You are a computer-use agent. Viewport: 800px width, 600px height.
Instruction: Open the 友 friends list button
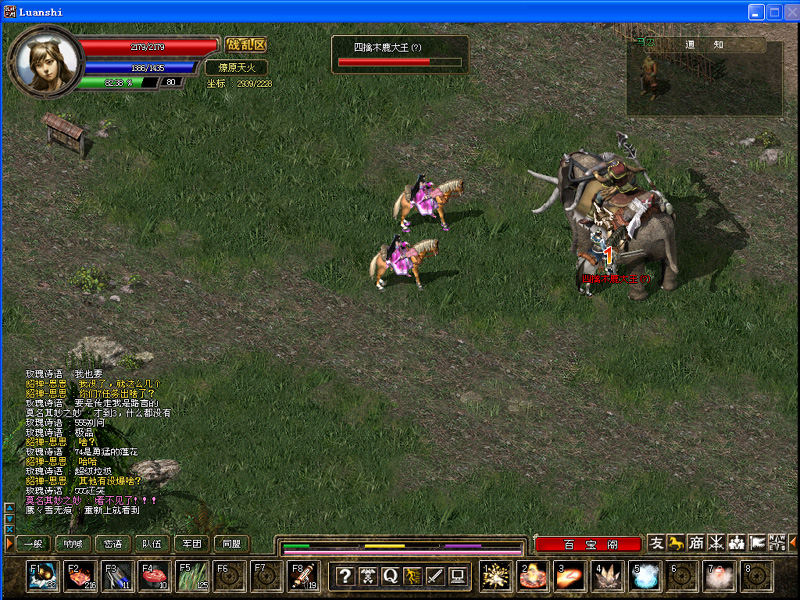656,543
